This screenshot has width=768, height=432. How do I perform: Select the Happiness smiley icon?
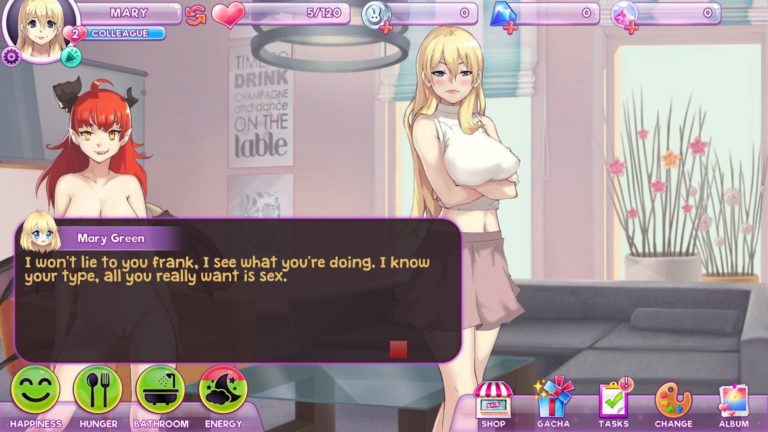(x=35, y=390)
